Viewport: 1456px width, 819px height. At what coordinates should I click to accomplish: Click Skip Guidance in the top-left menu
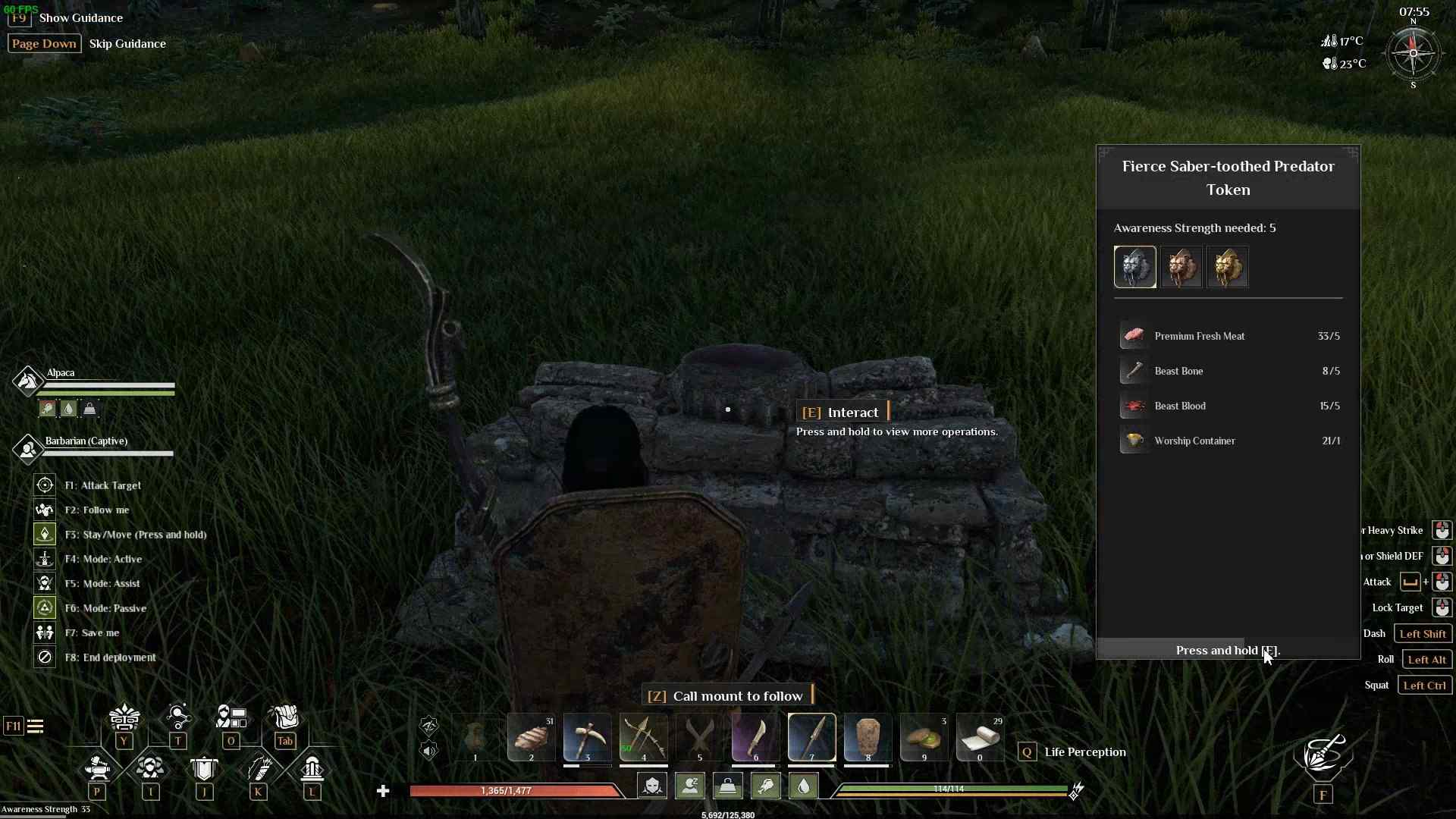[x=127, y=43]
